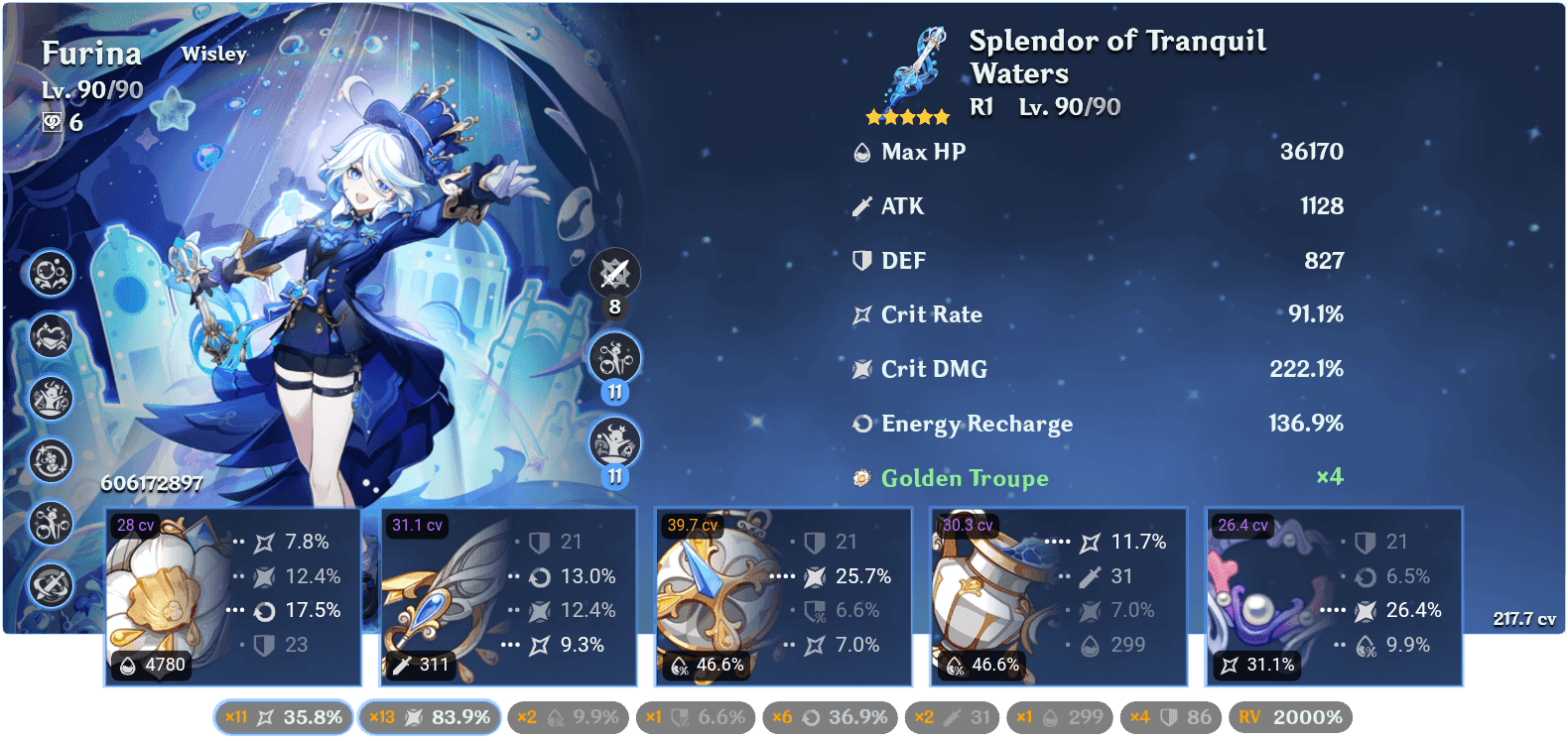The width and height of the screenshot is (1568, 741).
Task: Select the Energy Recharge 36.9% substat chip
Action: click(829, 717)
